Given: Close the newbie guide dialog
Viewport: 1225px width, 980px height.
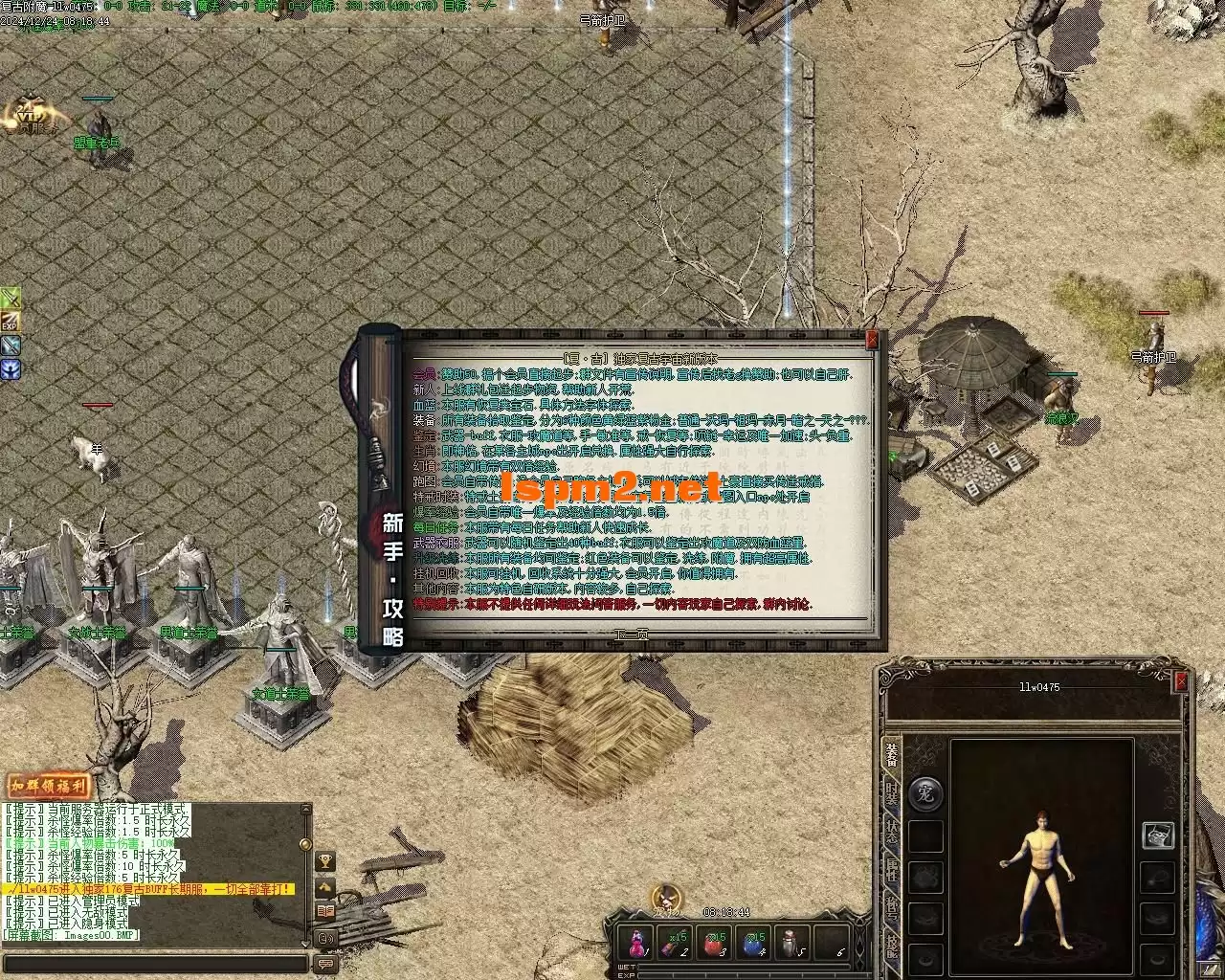Looking at the screenshot, I should [x=872, y=340].
